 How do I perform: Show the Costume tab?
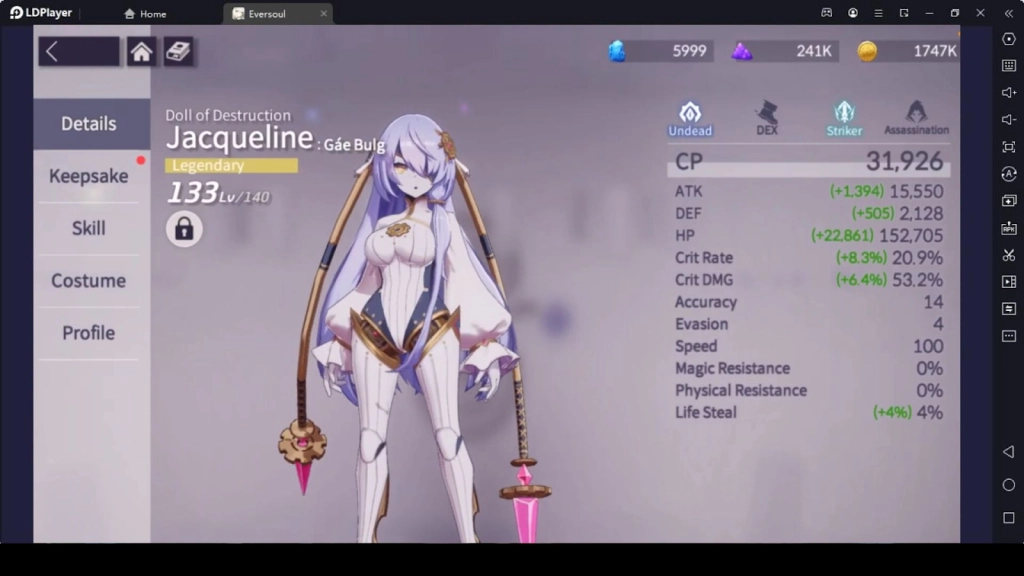click(89, 281)
